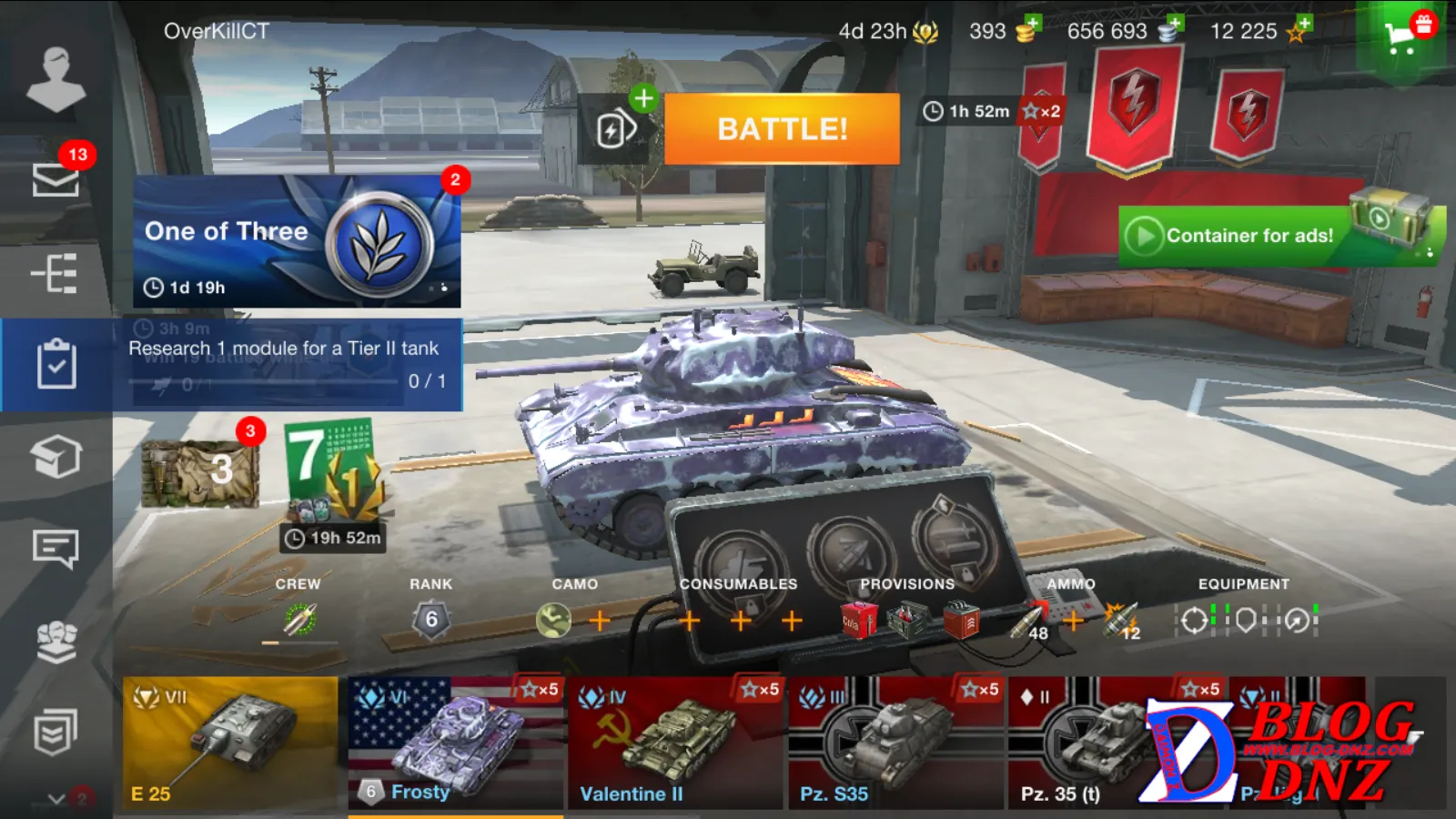The height and width of the screenshot is (819, 1456).
Task: Open the crew skills icon
Action: pyautogui.click(x=299, y=620)
